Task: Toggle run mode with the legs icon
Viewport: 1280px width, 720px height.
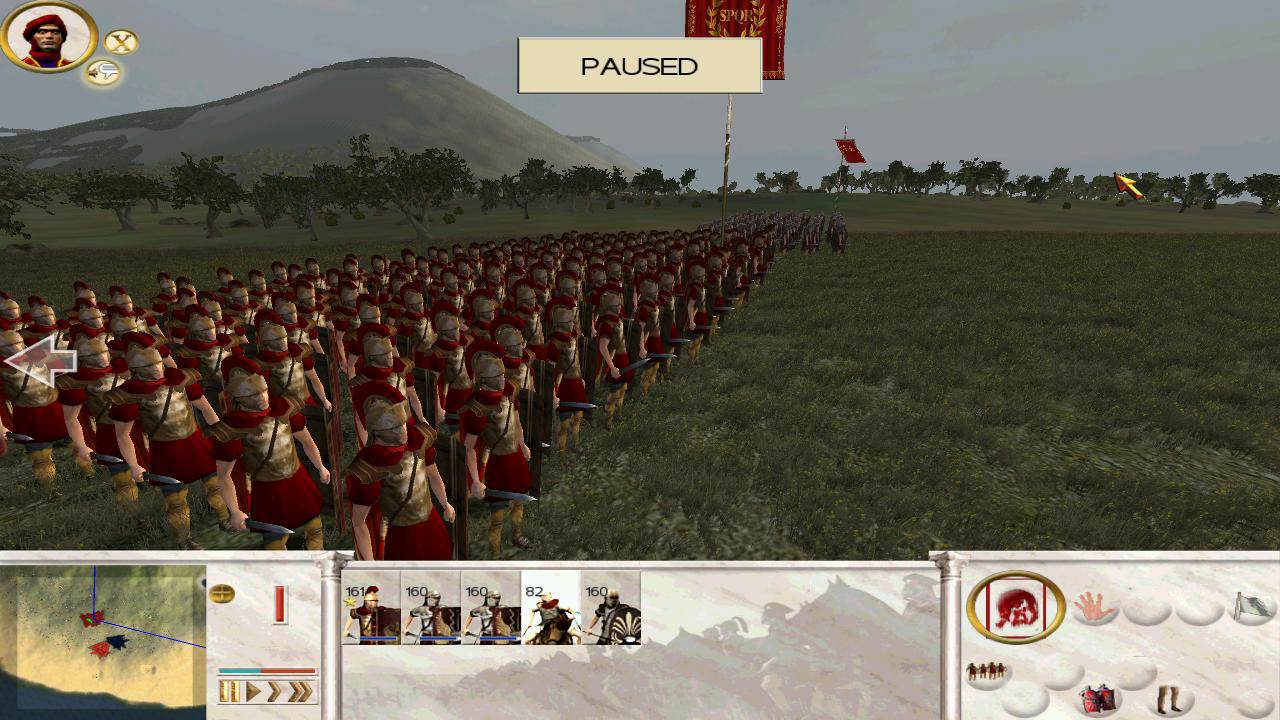Action: pyautogui.click(x=1167, y=698)
